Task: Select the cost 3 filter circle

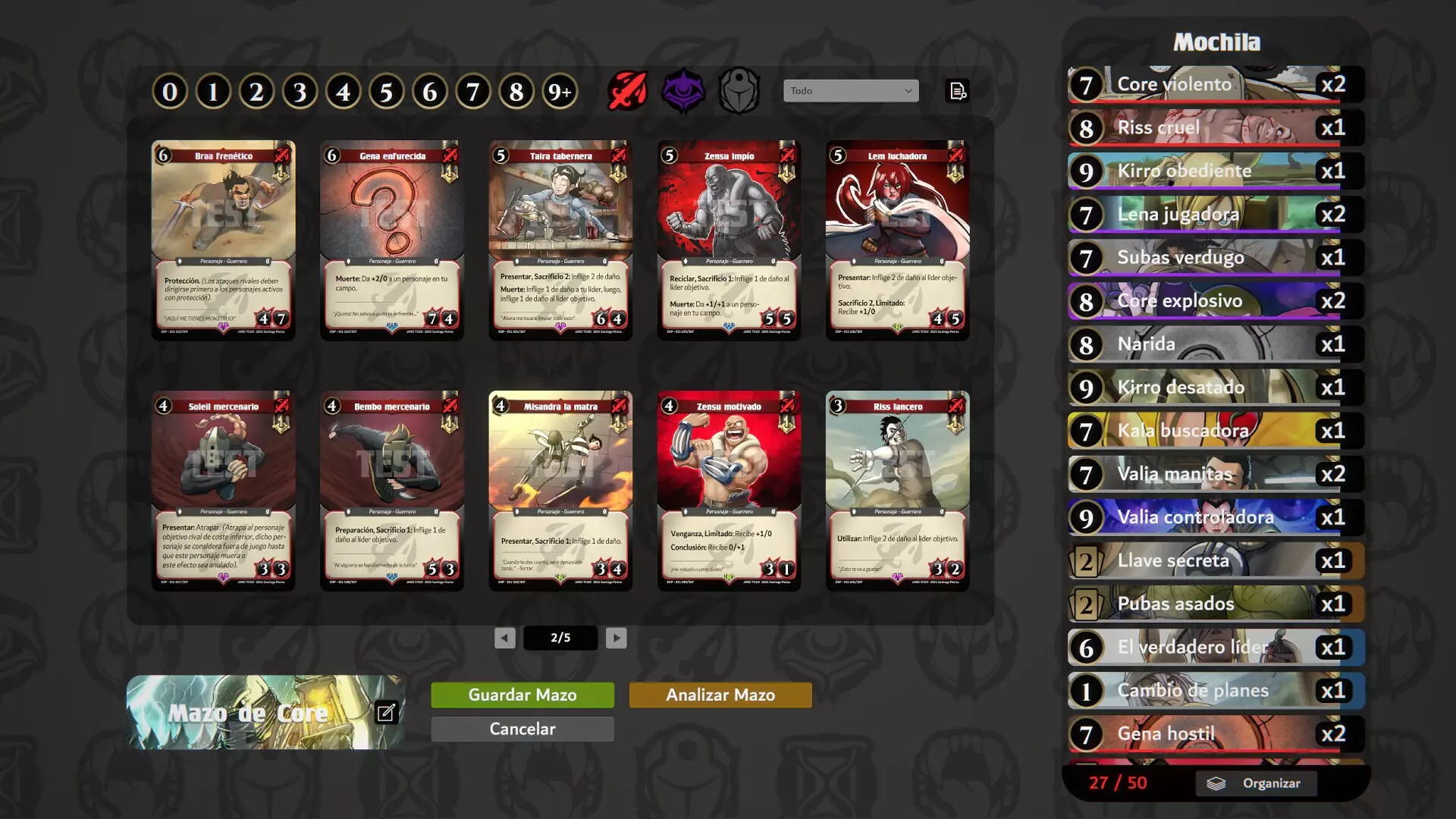Action: point(300,90)
